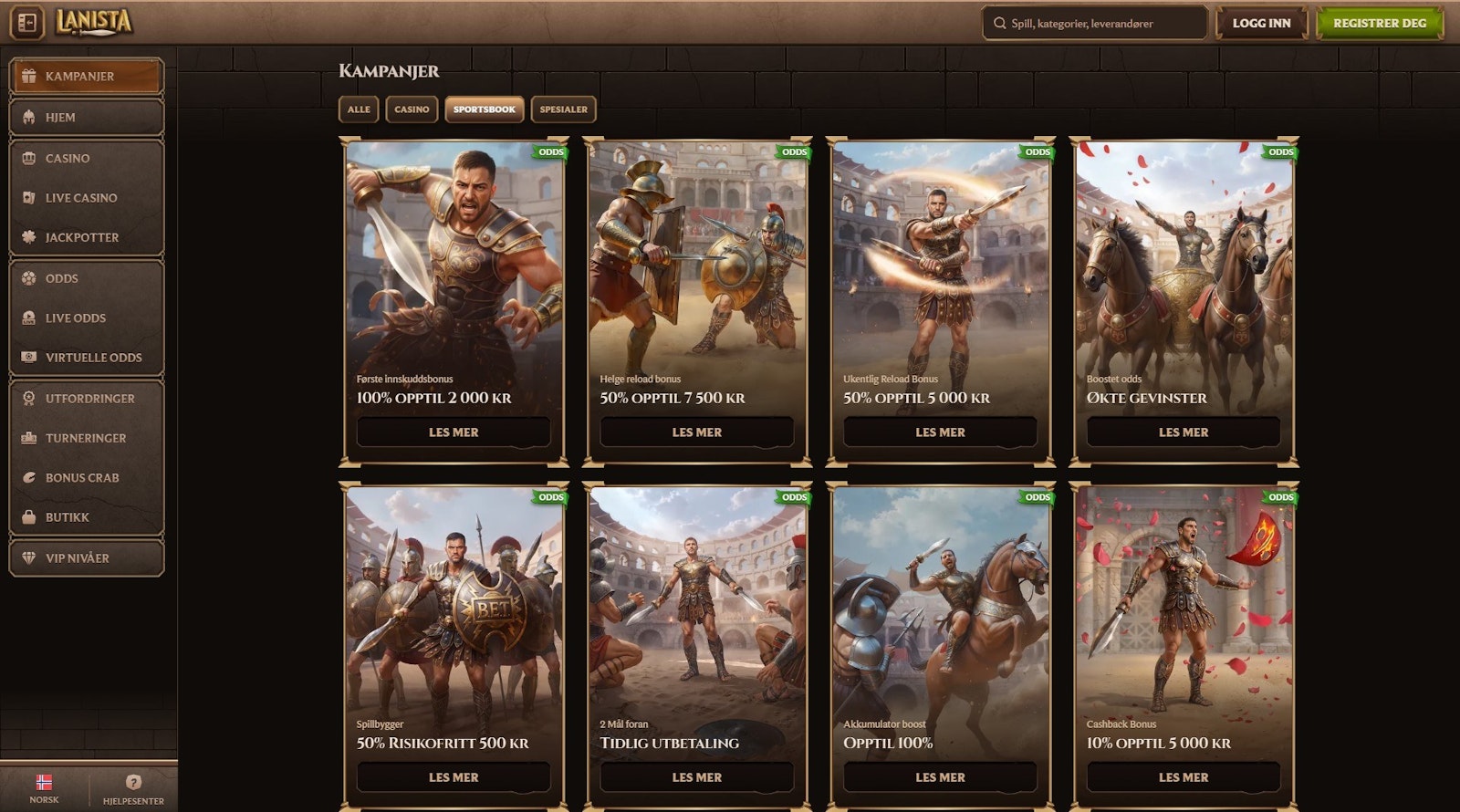Screen dimensions: 1460x812
Task: Read more about Boostet odds
Action: pos(1183,432)
